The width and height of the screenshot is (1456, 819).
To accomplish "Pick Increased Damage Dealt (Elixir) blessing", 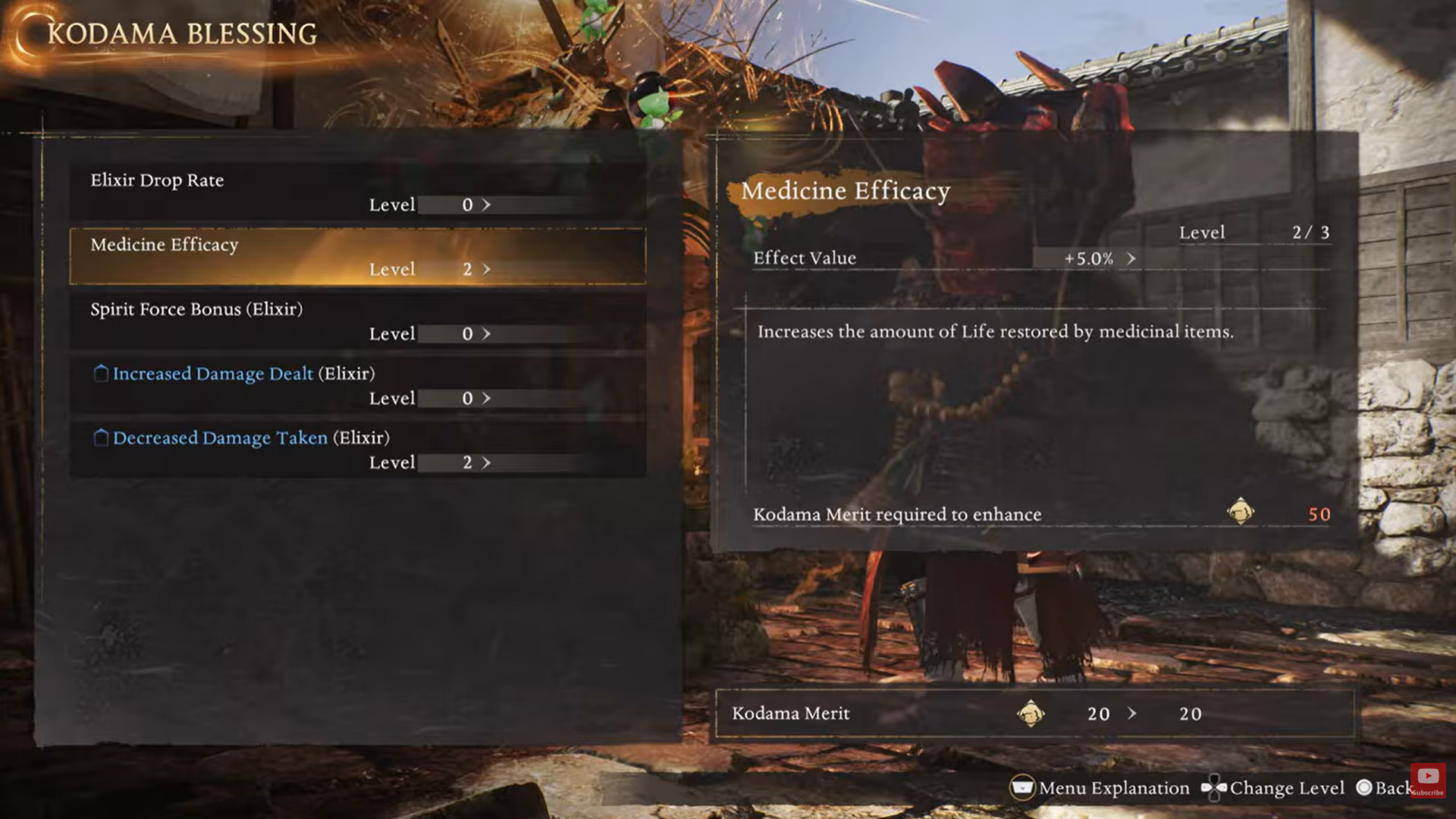I will 357,385.
